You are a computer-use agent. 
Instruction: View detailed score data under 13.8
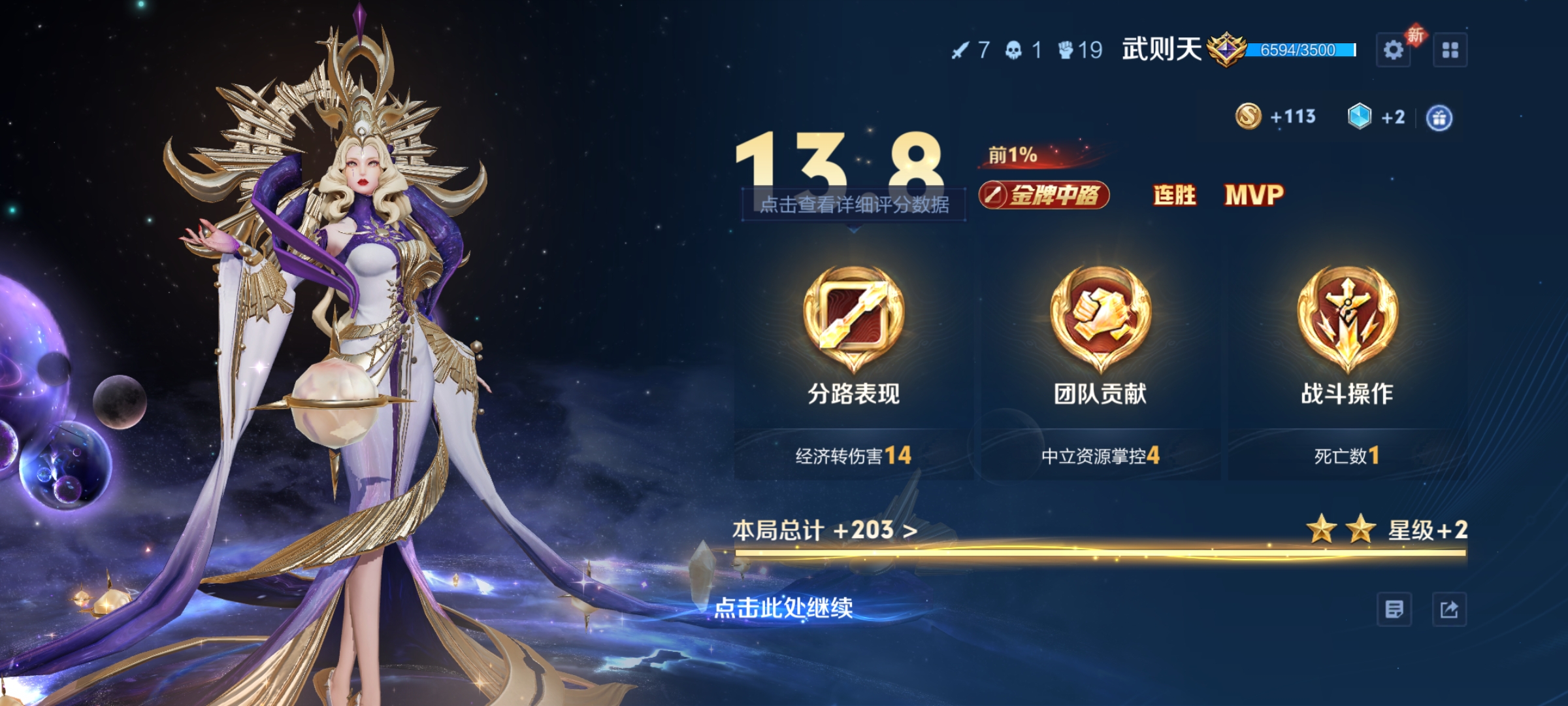853,205
